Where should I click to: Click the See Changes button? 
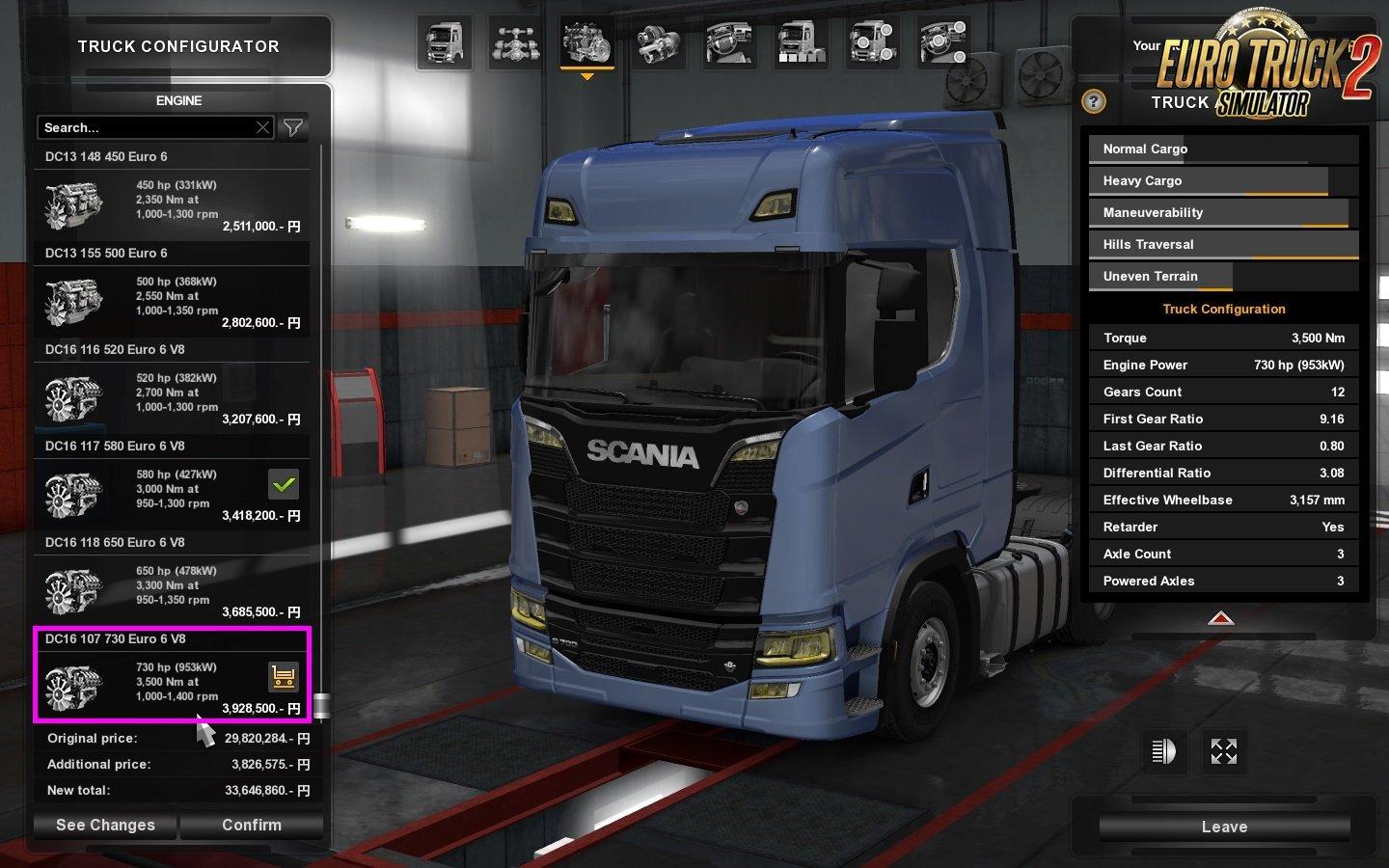[105, 826]
